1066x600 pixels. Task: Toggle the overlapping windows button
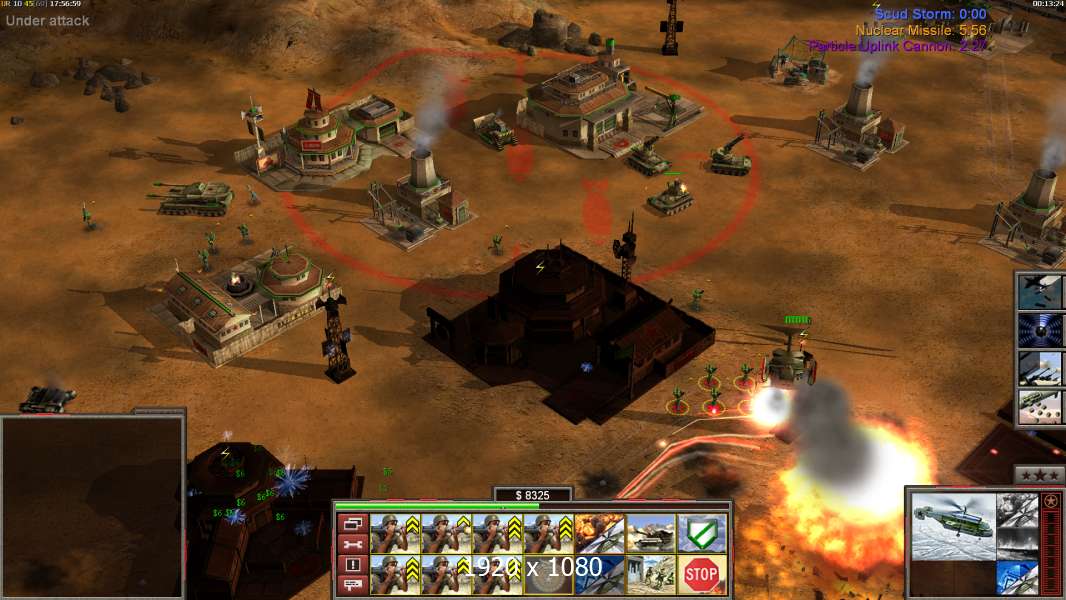pyautogui.click(x=351, y=523)
